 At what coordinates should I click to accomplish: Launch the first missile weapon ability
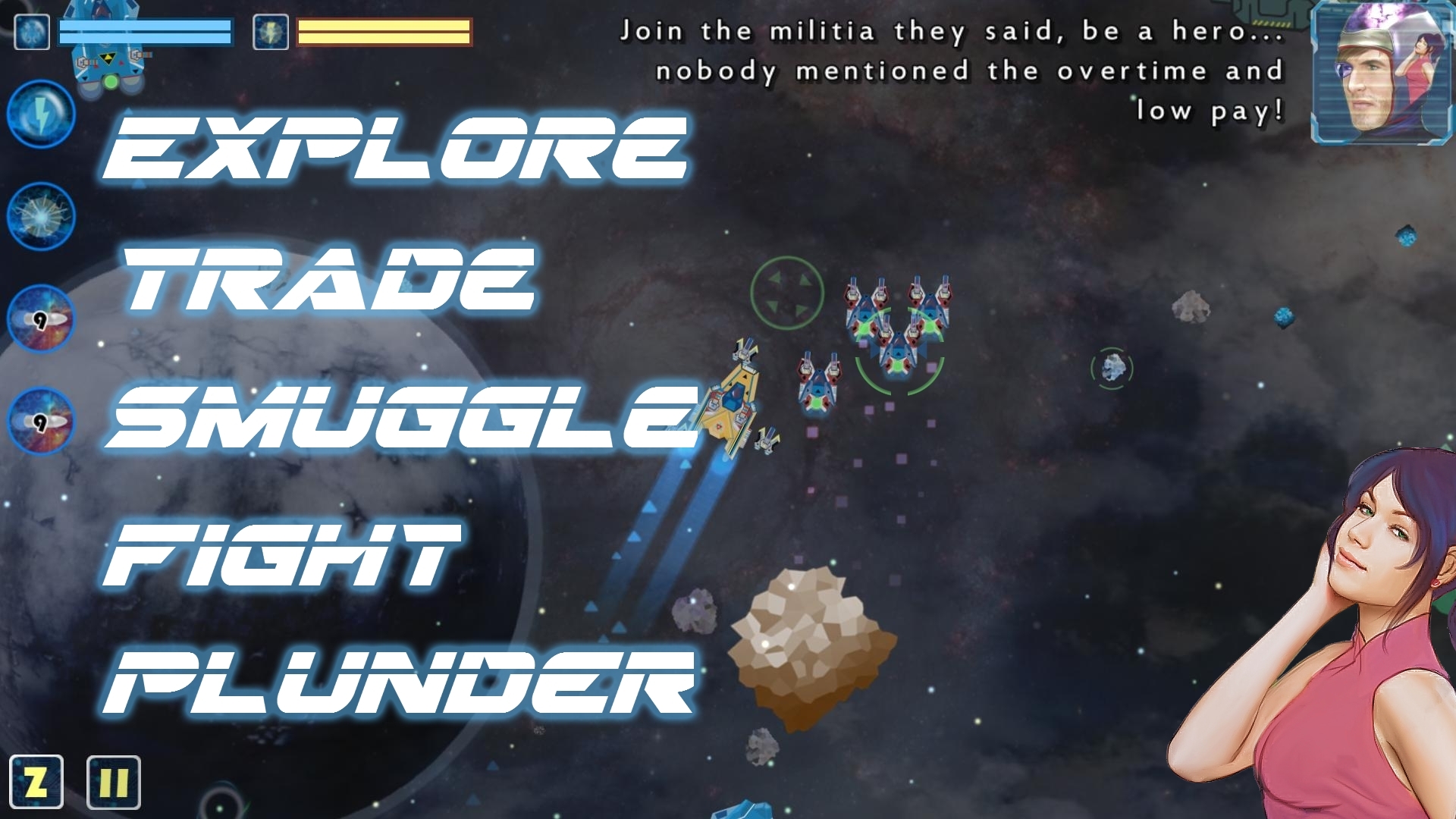pos(42,318)
